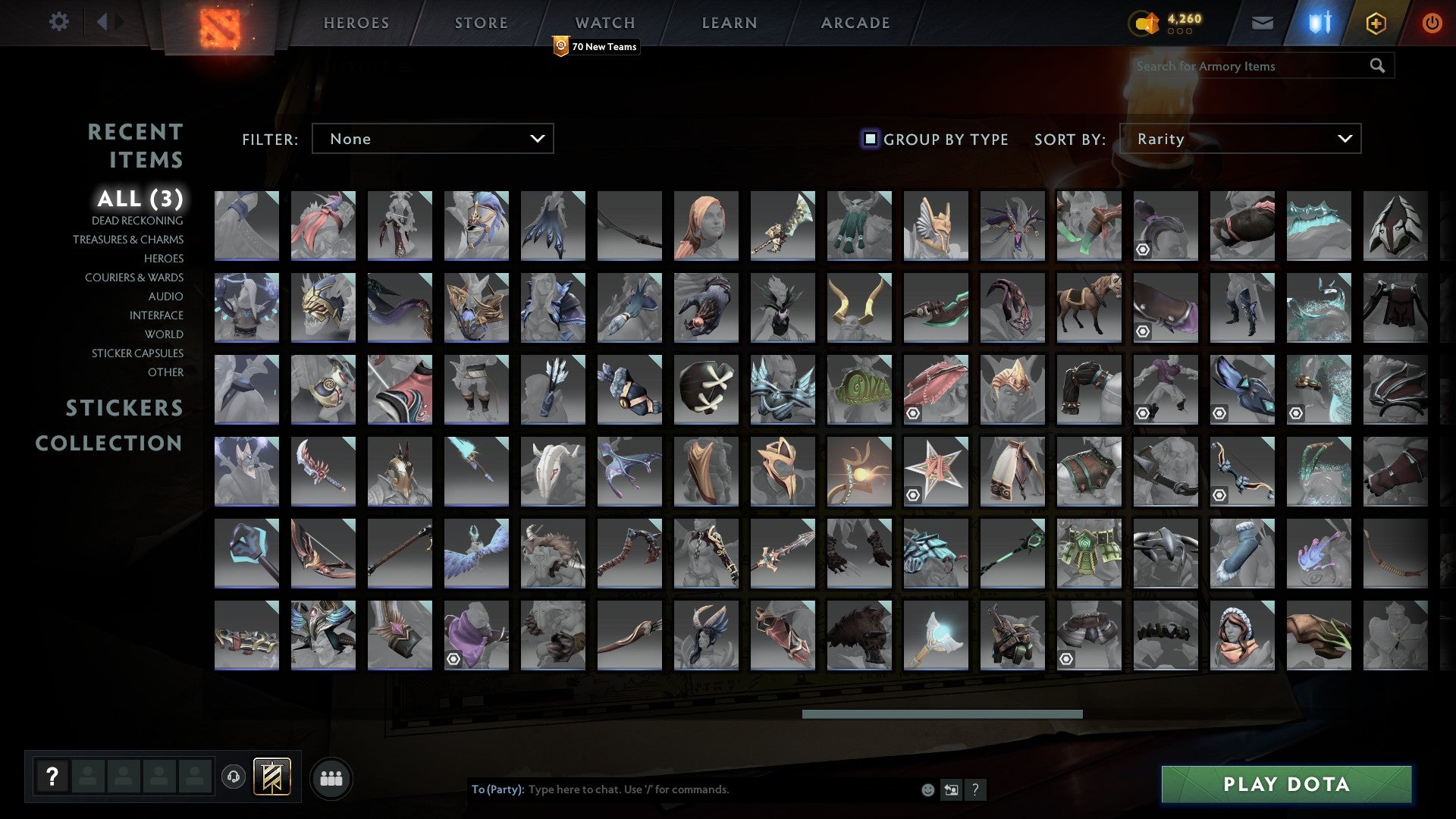
Task: Open the Arcade menu
Action: 855,23
